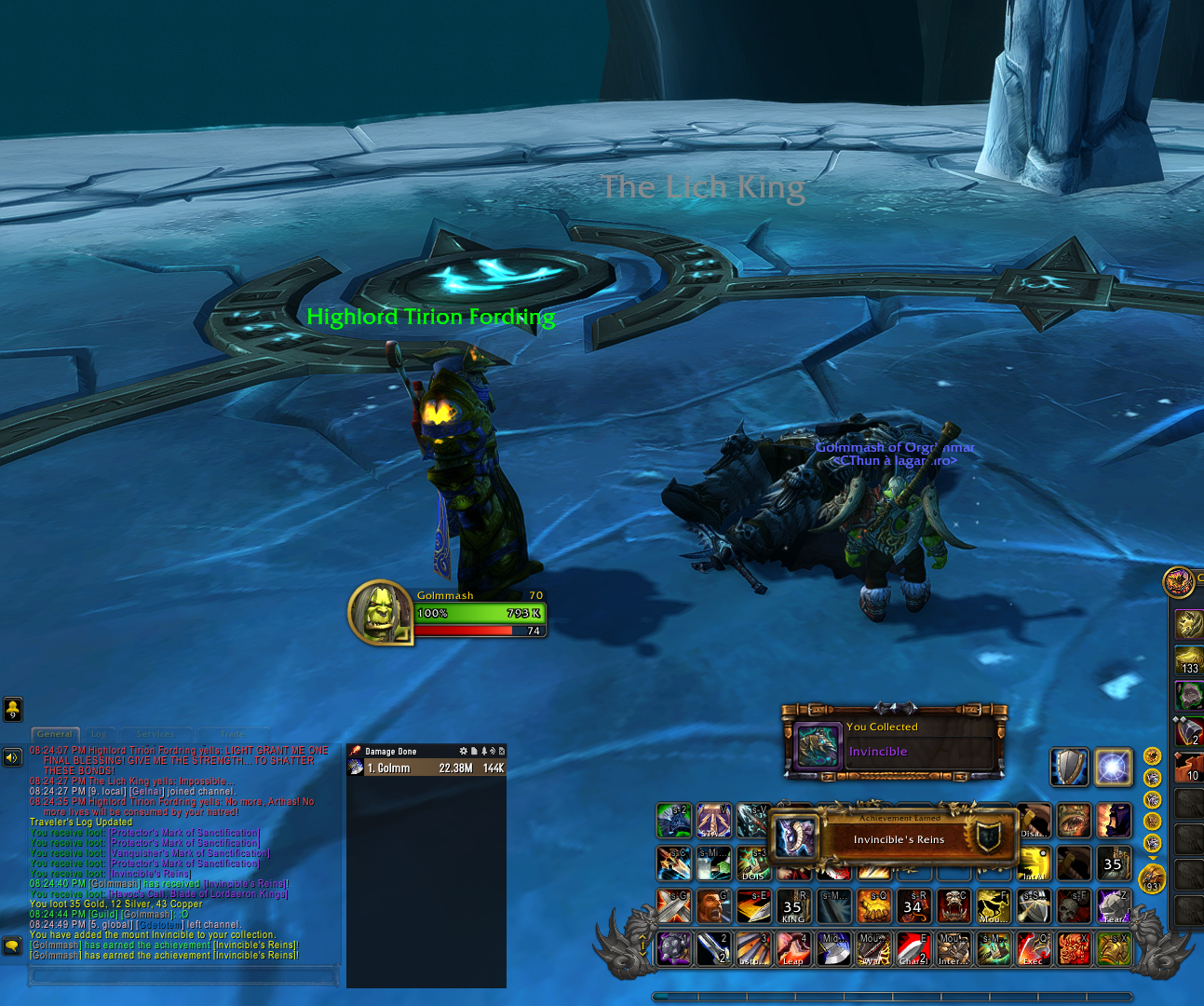Switch to the Trade chat tab
The image size is (1204, 1006).
coord(232,734)
